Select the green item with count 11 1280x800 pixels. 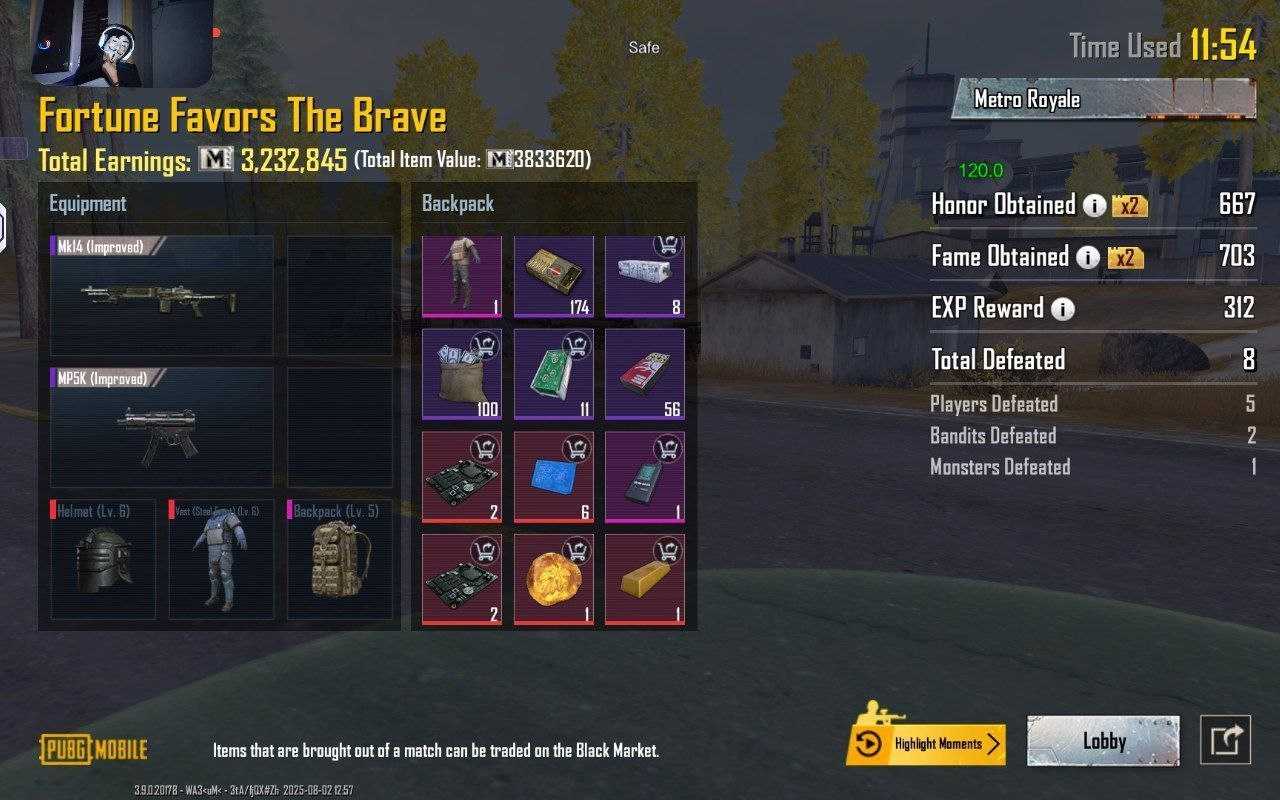[x=553, y=374]
